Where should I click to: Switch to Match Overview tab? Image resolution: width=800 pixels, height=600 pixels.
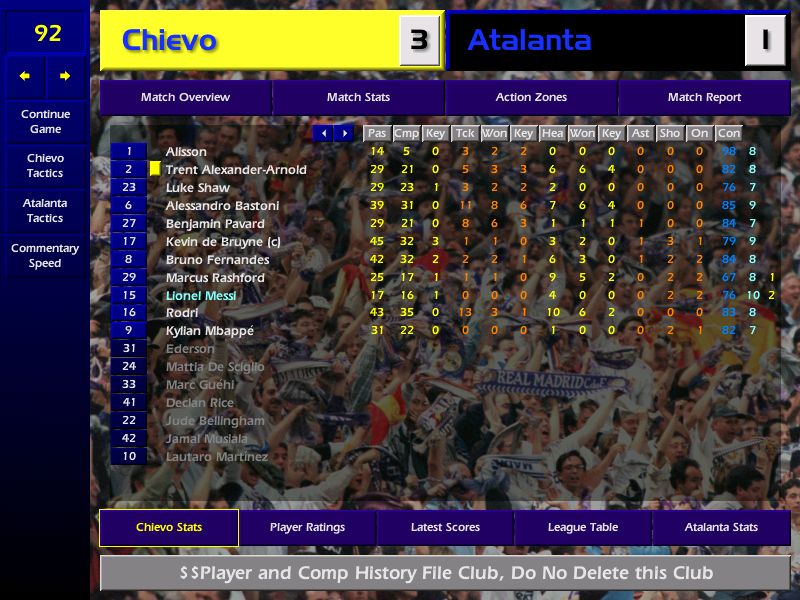click(x=185, y=97)
